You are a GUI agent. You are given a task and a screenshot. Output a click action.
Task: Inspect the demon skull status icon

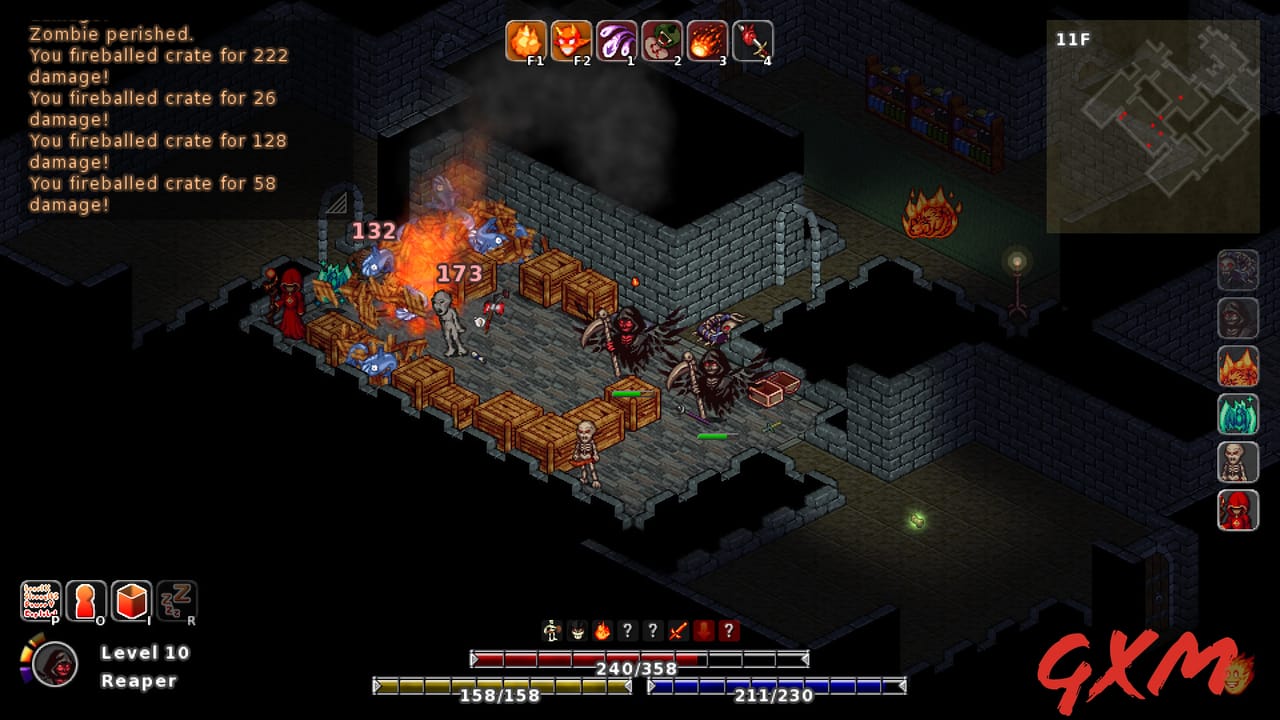pos(578,631)
